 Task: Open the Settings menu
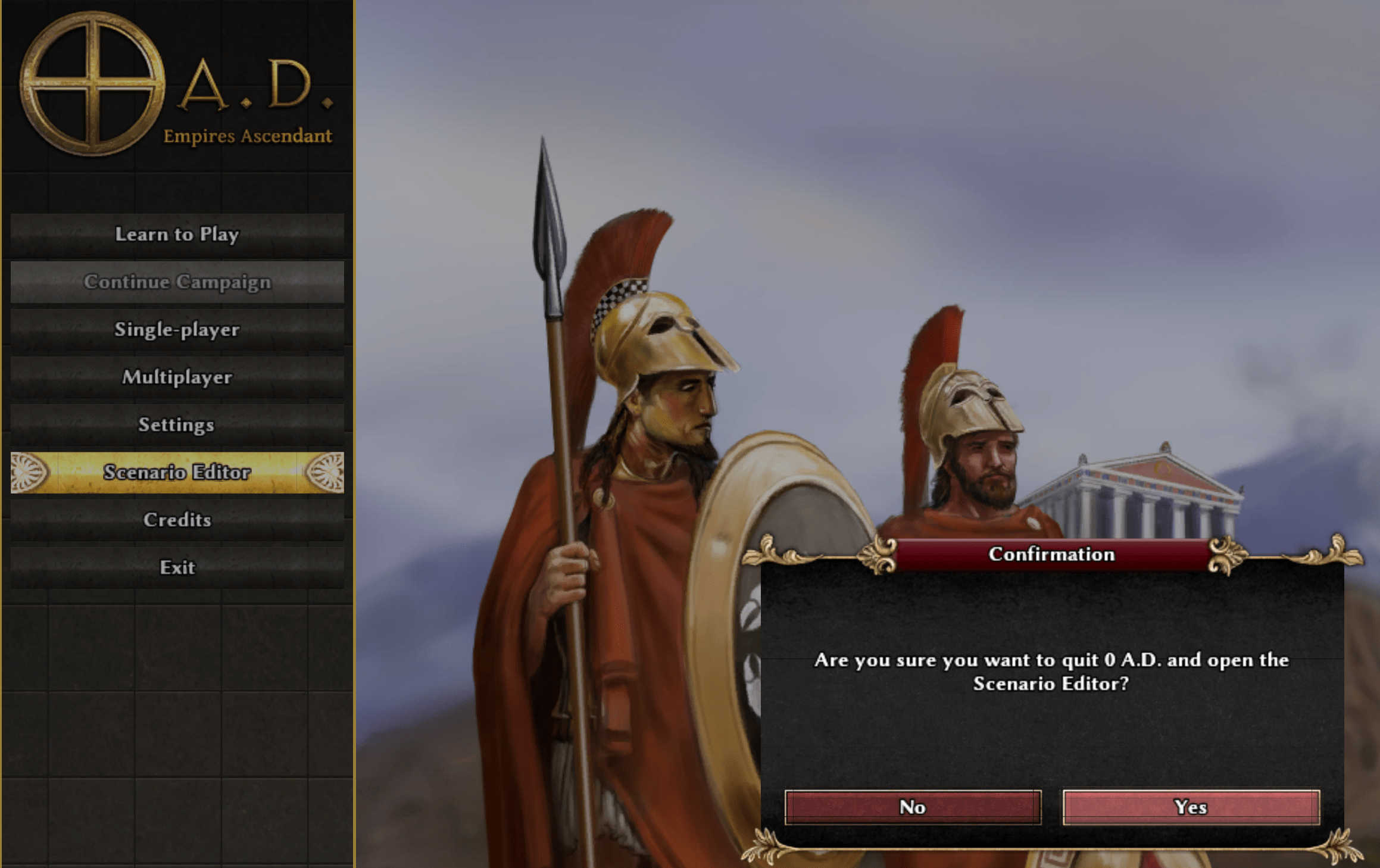(177, 425)
